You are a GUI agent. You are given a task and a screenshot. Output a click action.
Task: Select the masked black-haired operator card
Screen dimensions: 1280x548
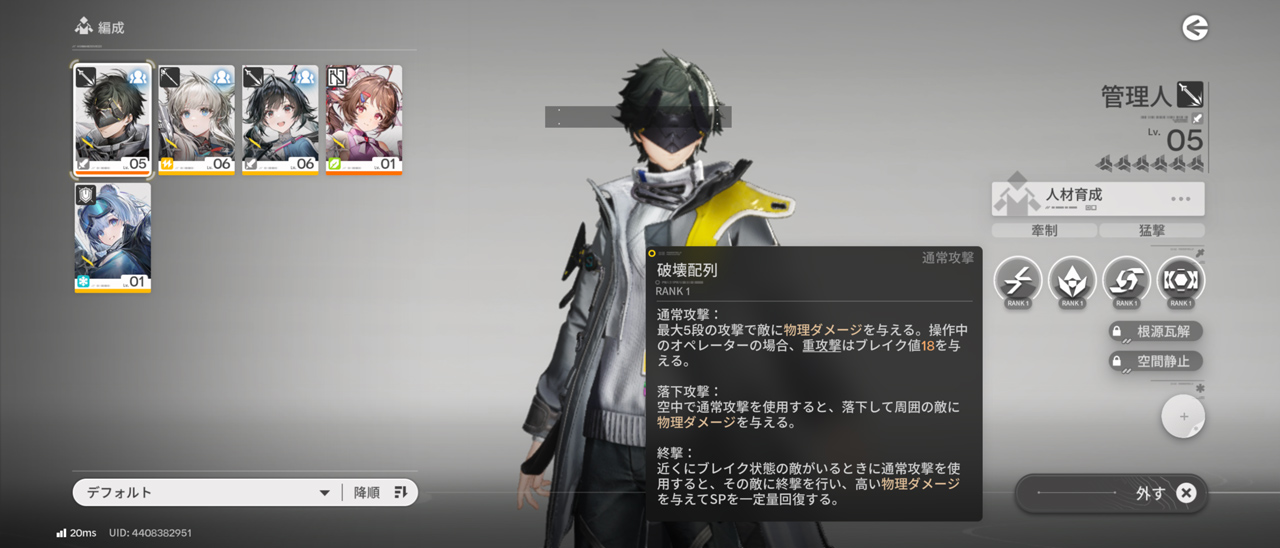(x=112, y=120)
